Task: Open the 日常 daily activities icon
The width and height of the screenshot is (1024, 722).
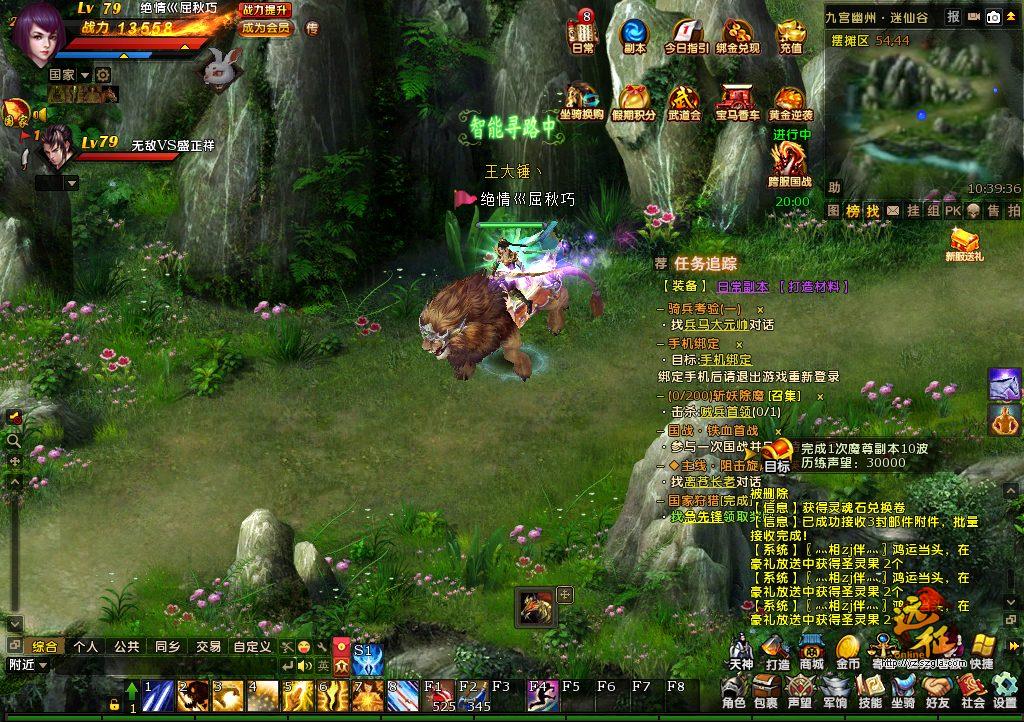Action: coord(583,33)
